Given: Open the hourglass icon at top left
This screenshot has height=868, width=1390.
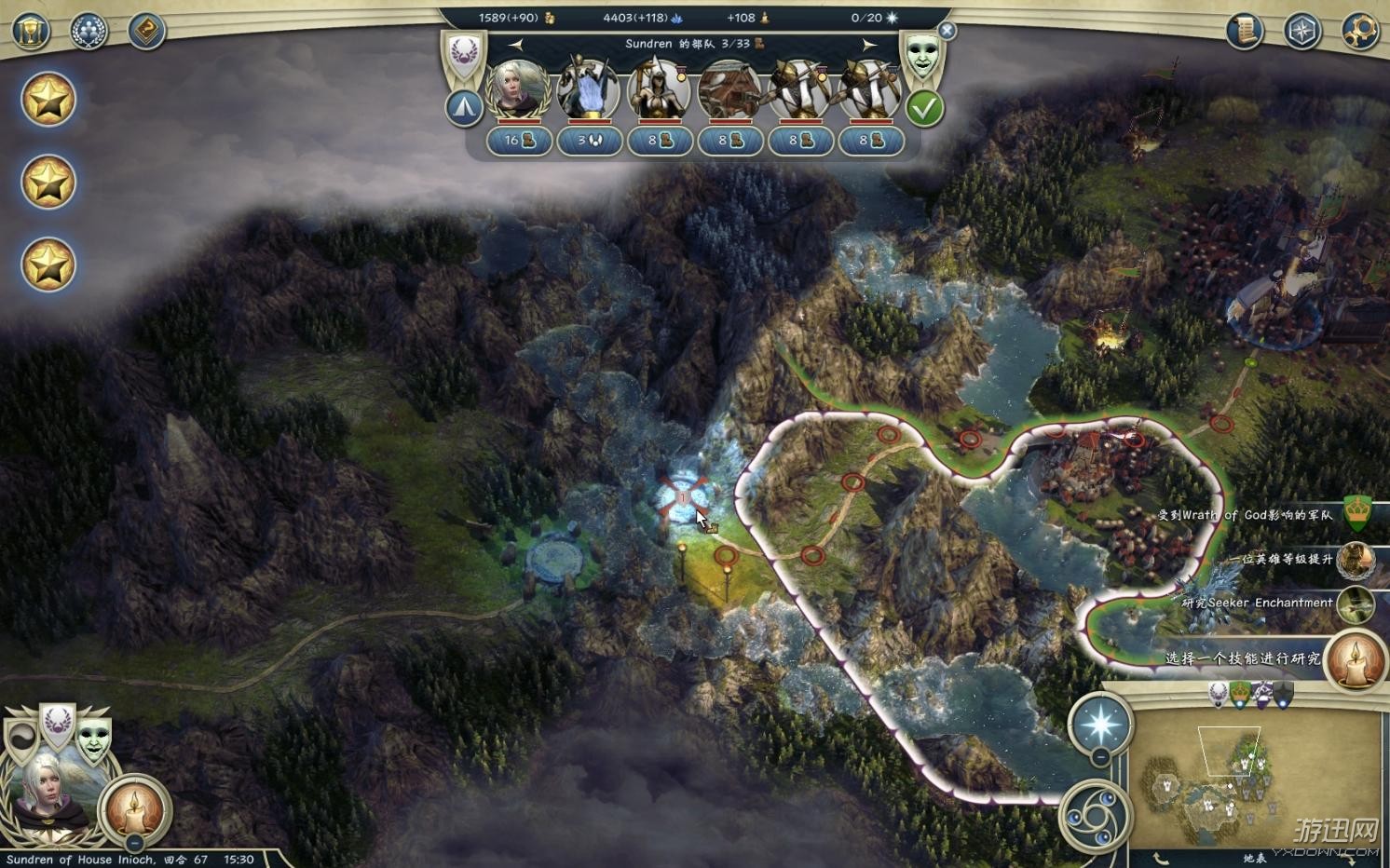Looking at the screenshot, I should point(31,31).
